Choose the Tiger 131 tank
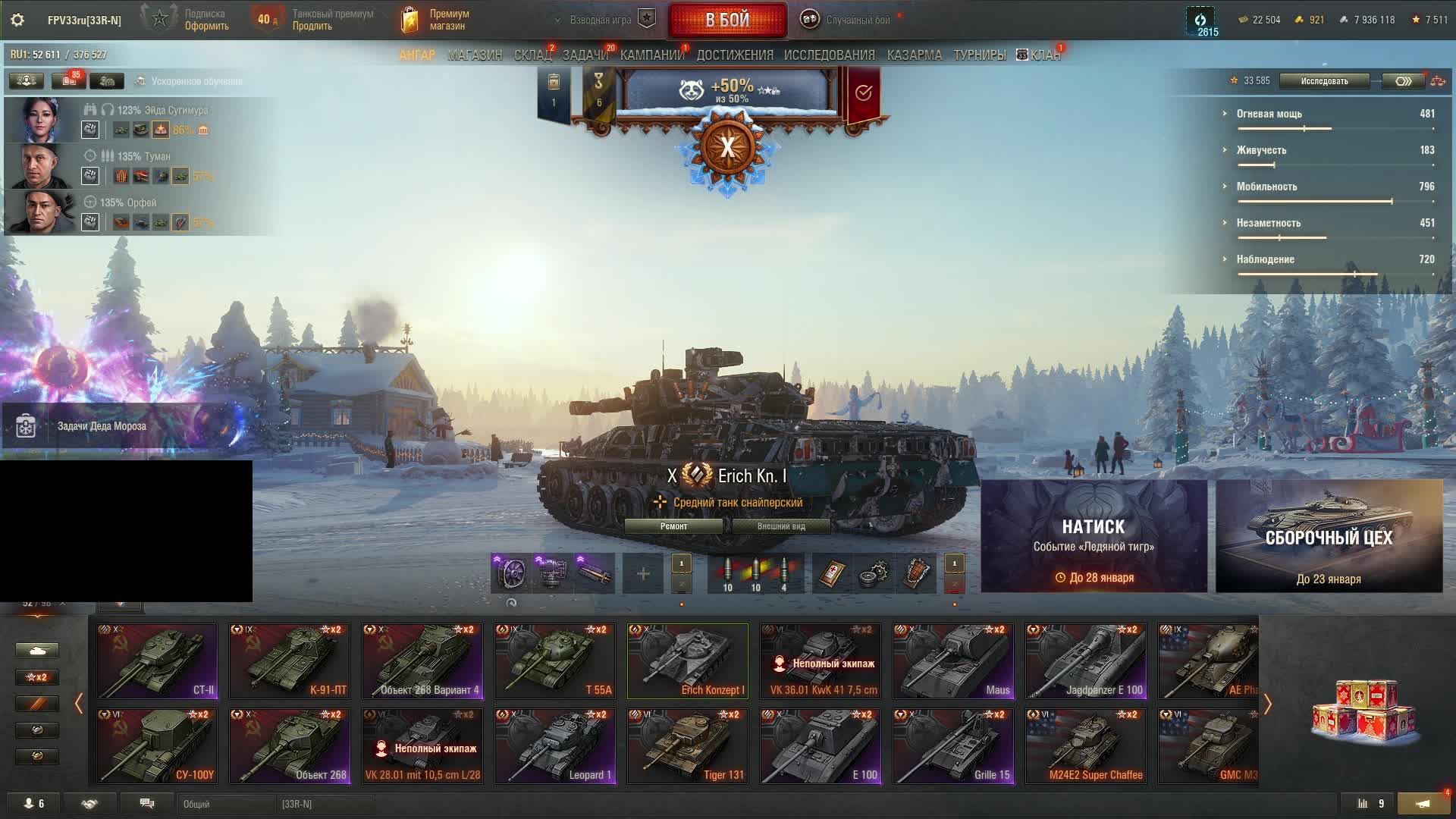This screenshot has height=819, width=1456. coord(688,746)
